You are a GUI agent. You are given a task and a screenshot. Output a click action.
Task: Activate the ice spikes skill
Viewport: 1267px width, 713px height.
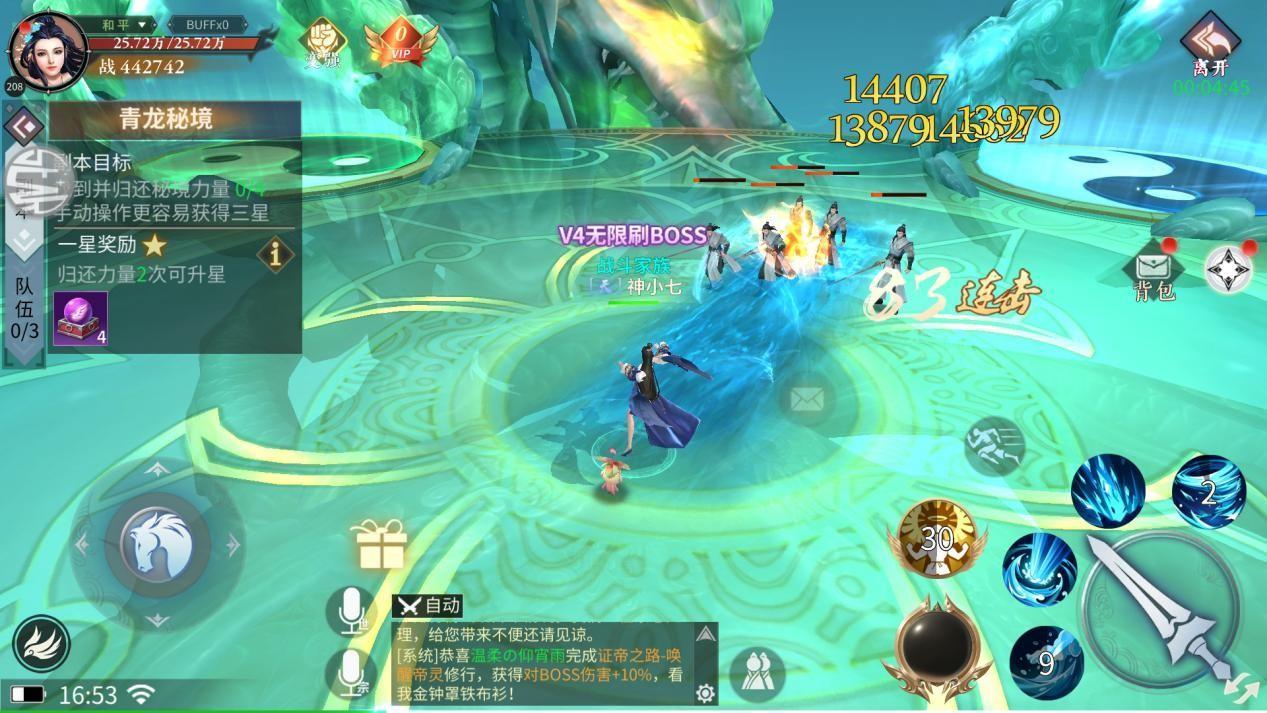[x=1107, y=490]
